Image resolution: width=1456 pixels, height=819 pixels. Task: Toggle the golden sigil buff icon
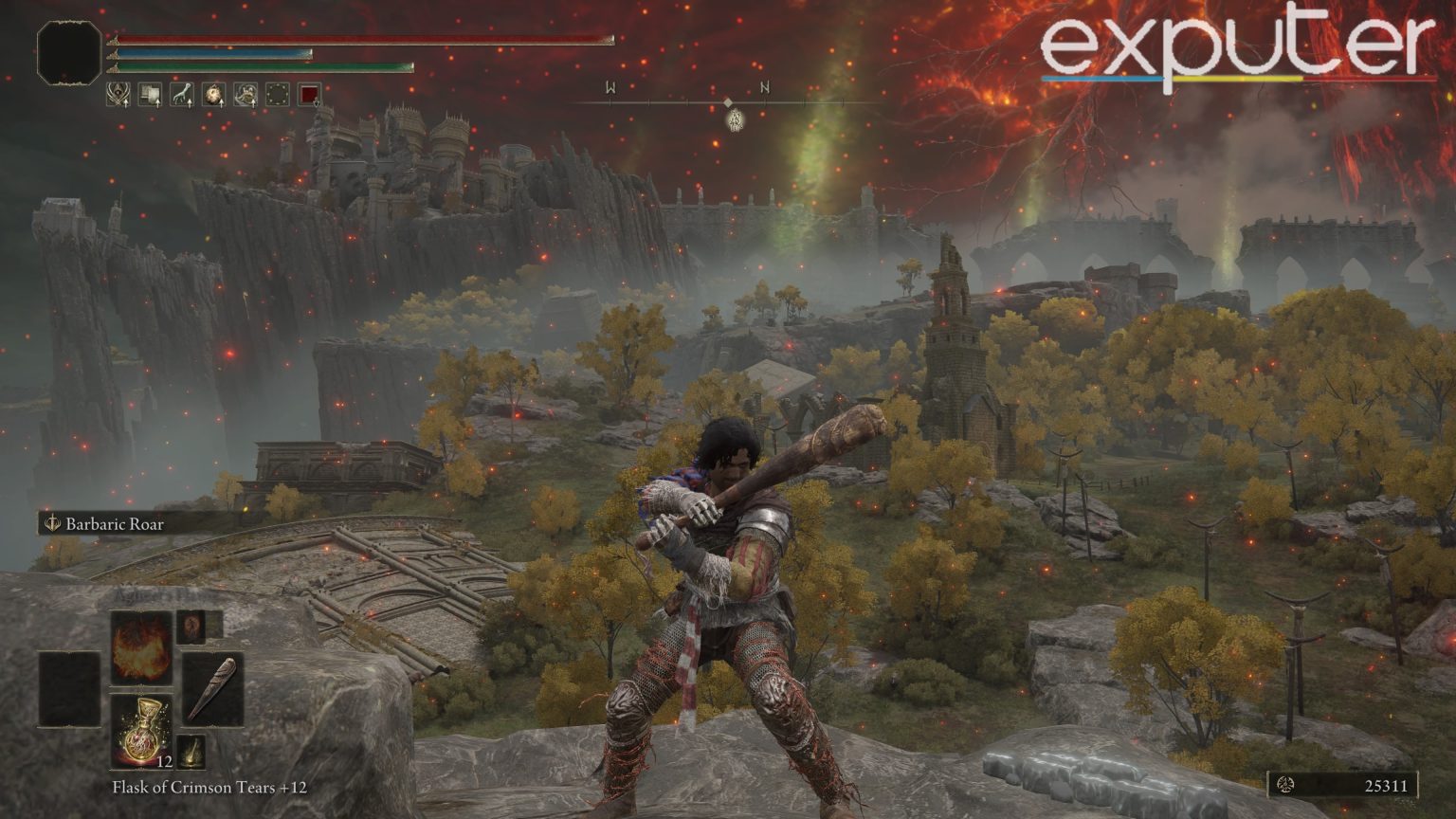[118, 92]
